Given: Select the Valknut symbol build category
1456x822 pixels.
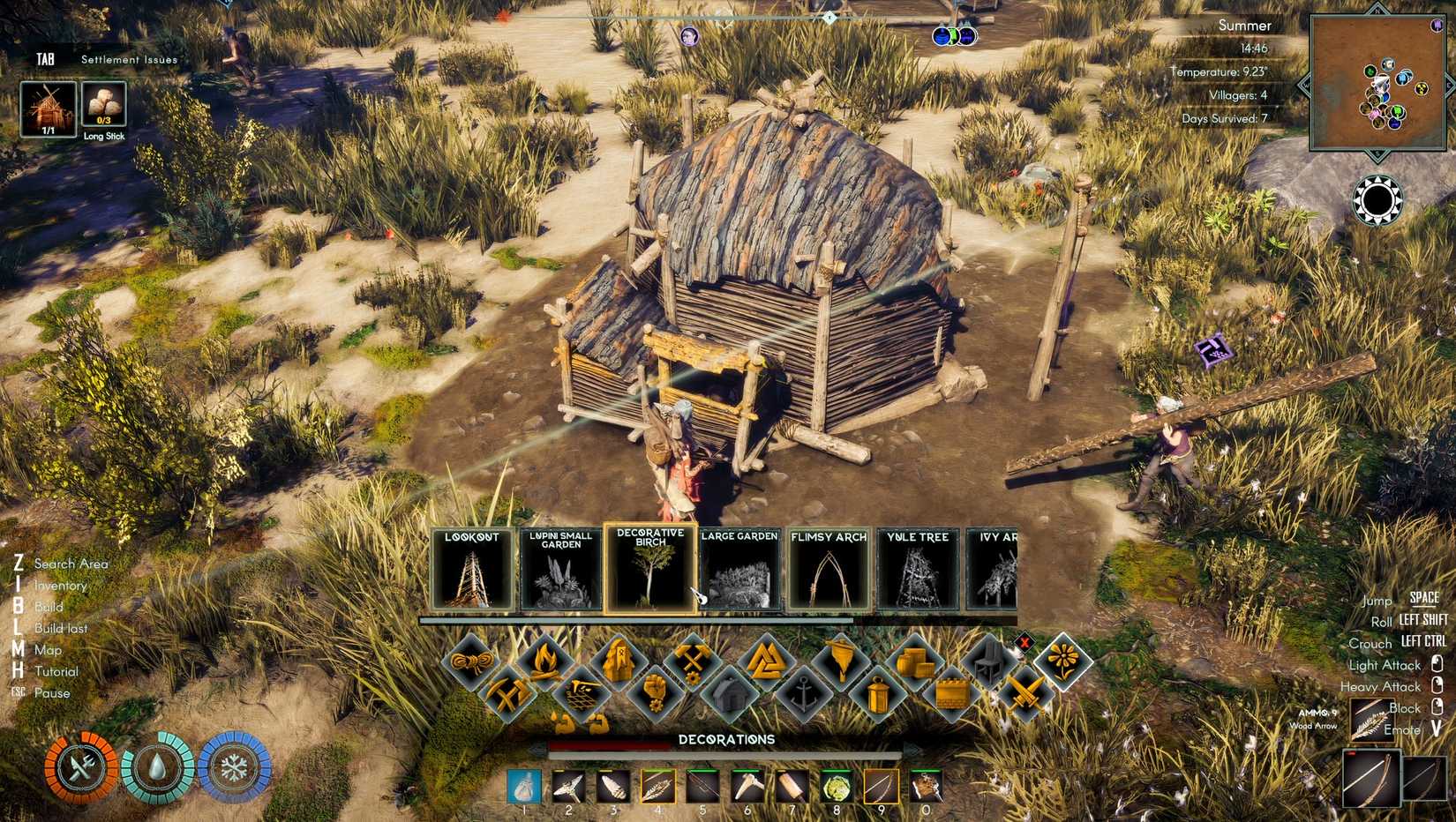Looking at the screenshot, I should click(x=767, y=661).
